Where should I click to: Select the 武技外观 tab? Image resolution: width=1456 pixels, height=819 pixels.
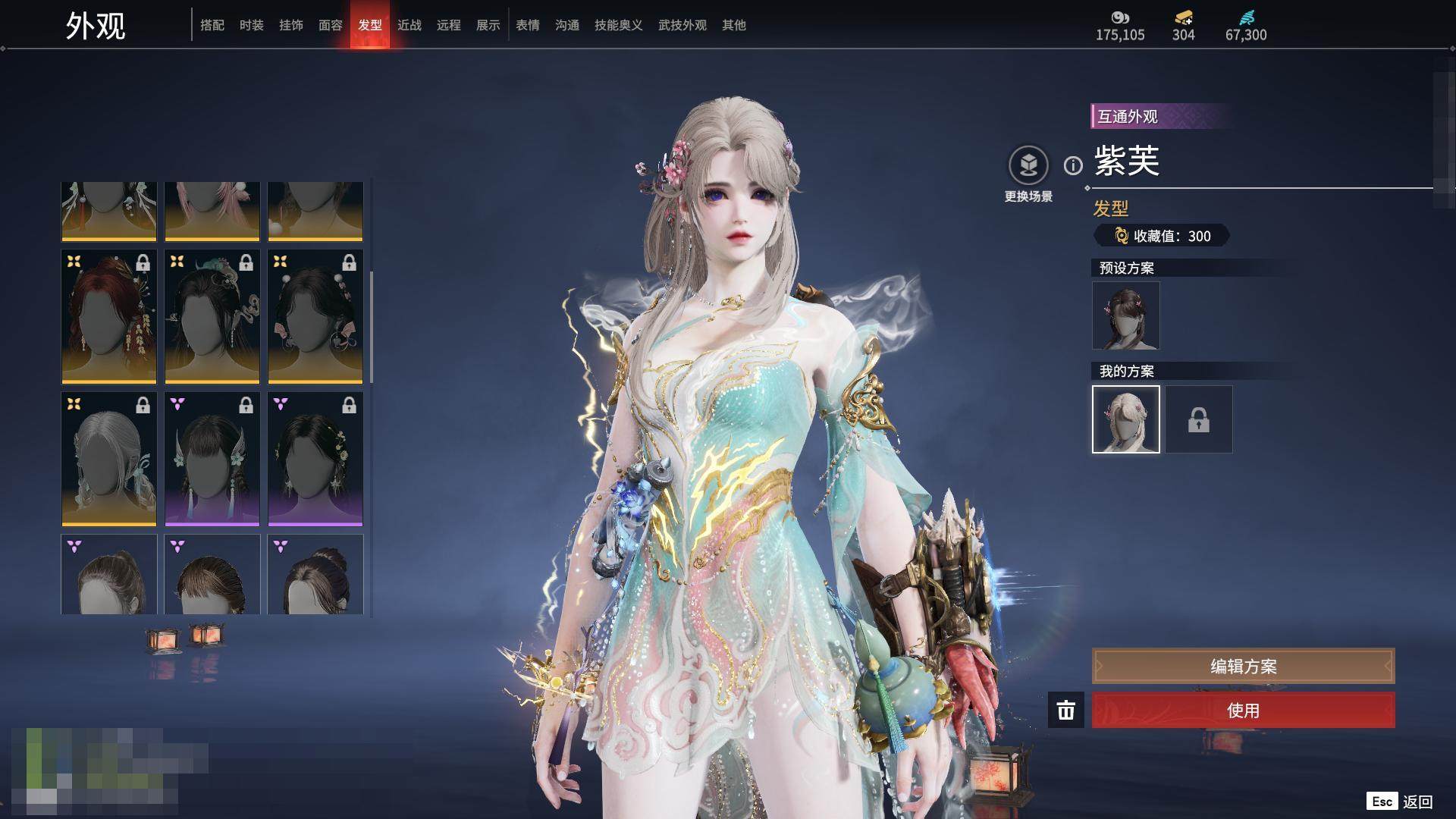click(x=682, y=25)
